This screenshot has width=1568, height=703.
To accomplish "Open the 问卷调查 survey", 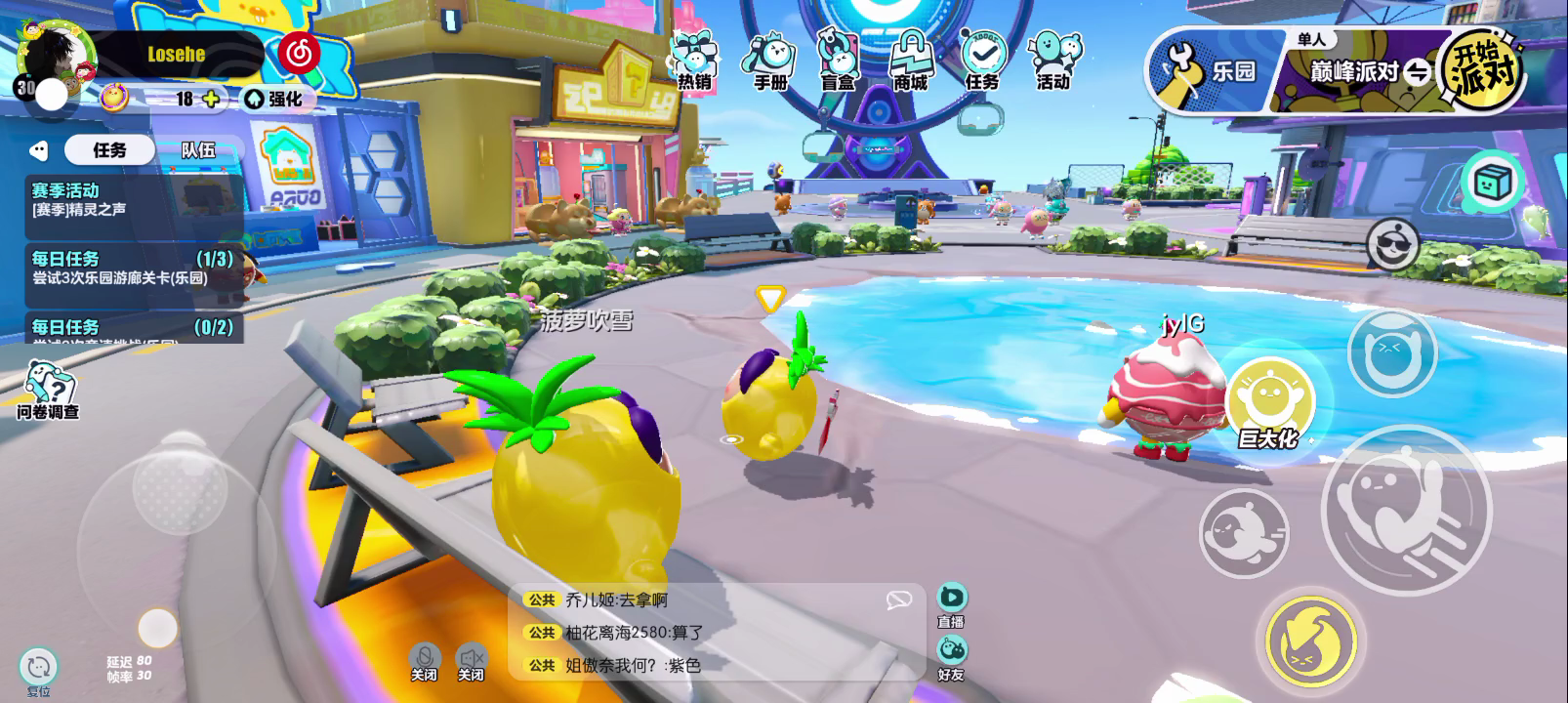I will [x=46, y=391].
